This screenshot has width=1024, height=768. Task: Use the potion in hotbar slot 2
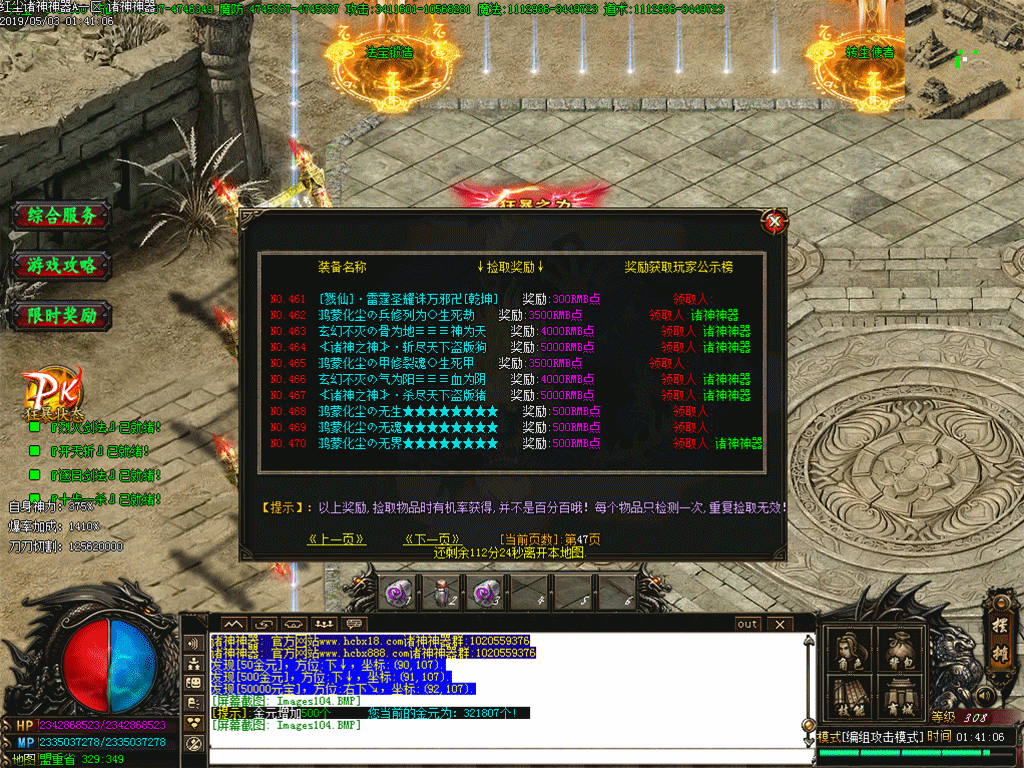[442, 593]
